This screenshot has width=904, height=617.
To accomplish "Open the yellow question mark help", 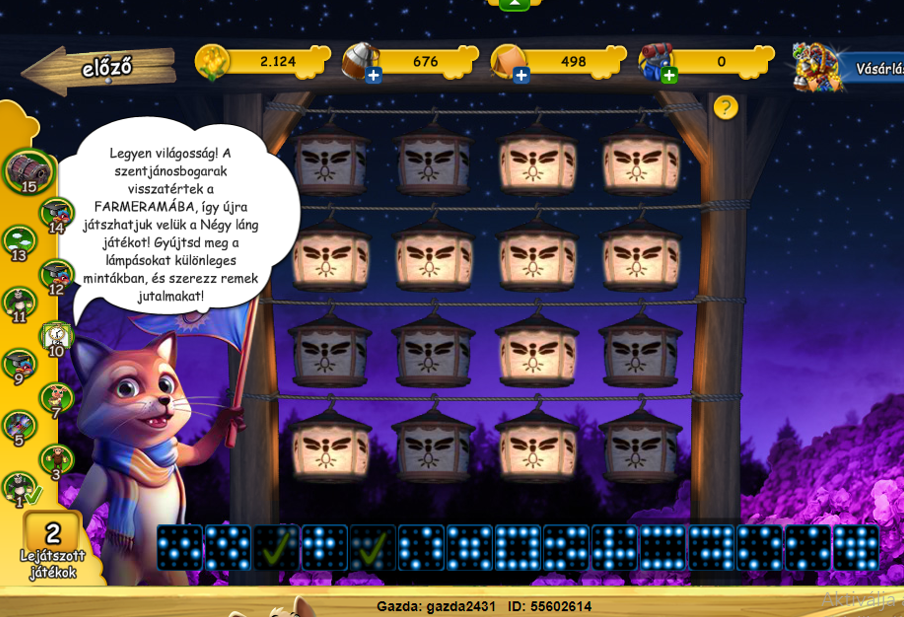I will [x=726, y=107].
